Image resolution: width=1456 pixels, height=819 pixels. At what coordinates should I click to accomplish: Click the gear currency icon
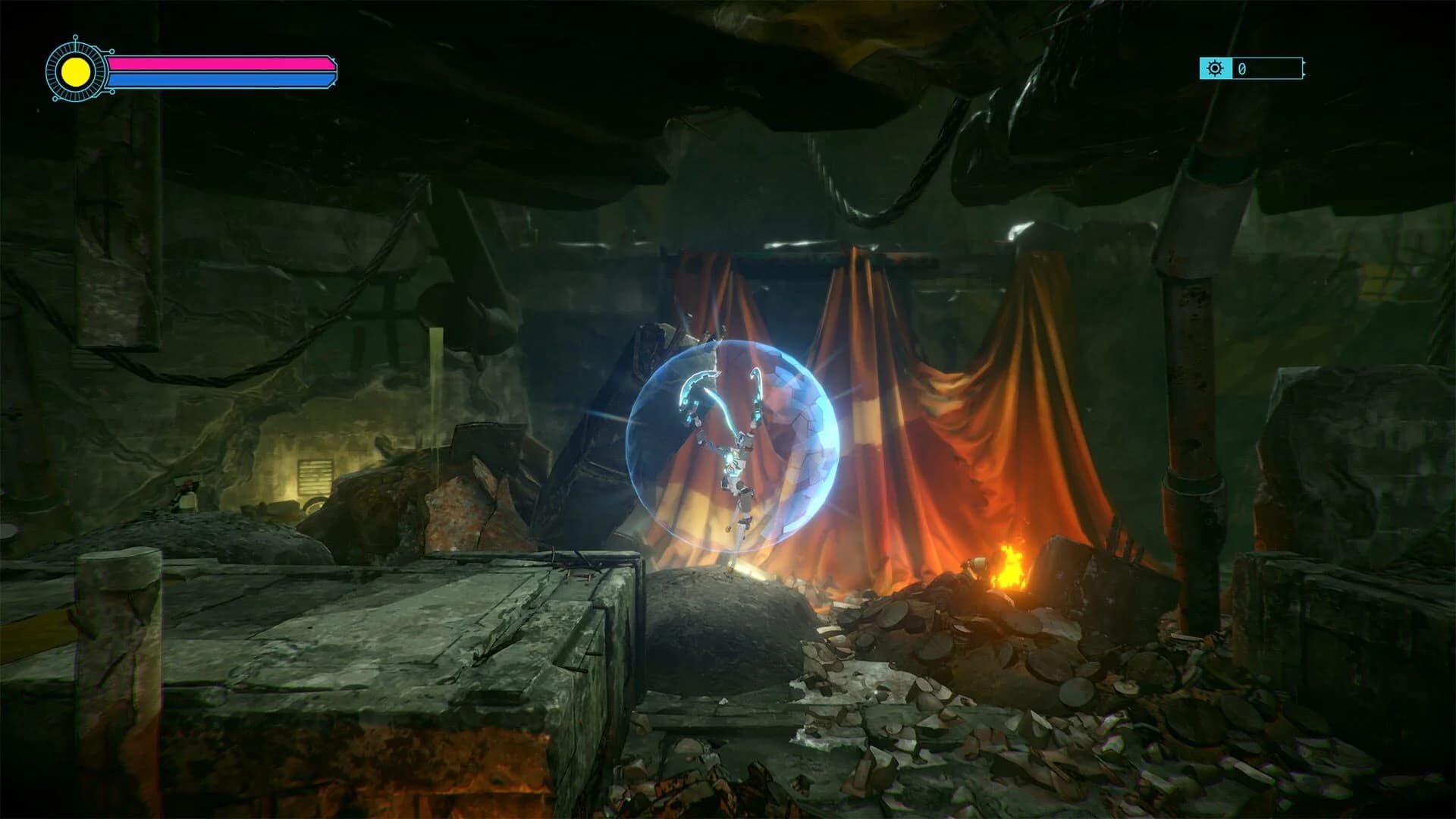pos(1216,68)
